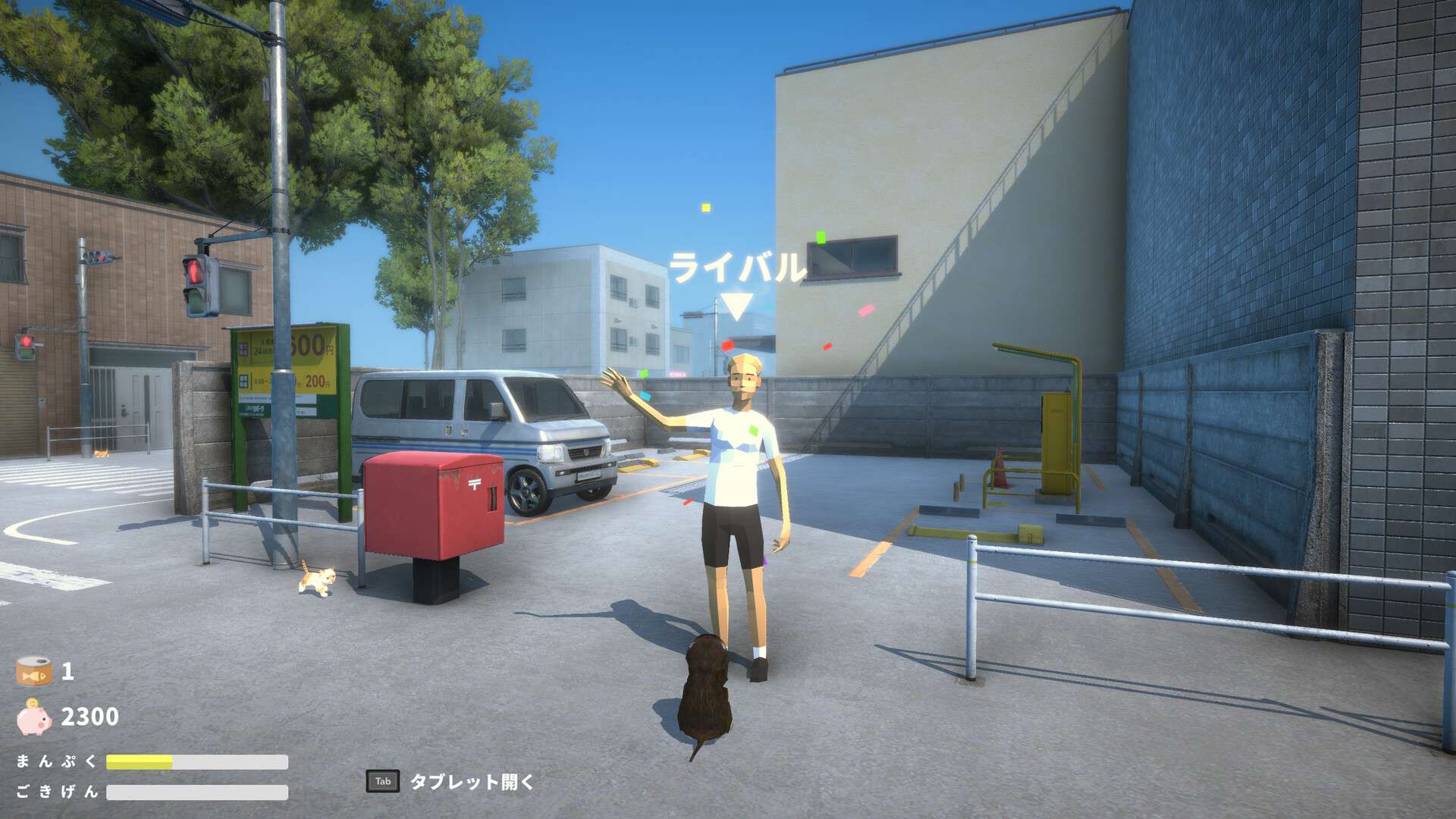The width and height of the screenshot is (1456, 819).
Task: Click the pedestrian signal on the left pole
Action: (27, 345)
